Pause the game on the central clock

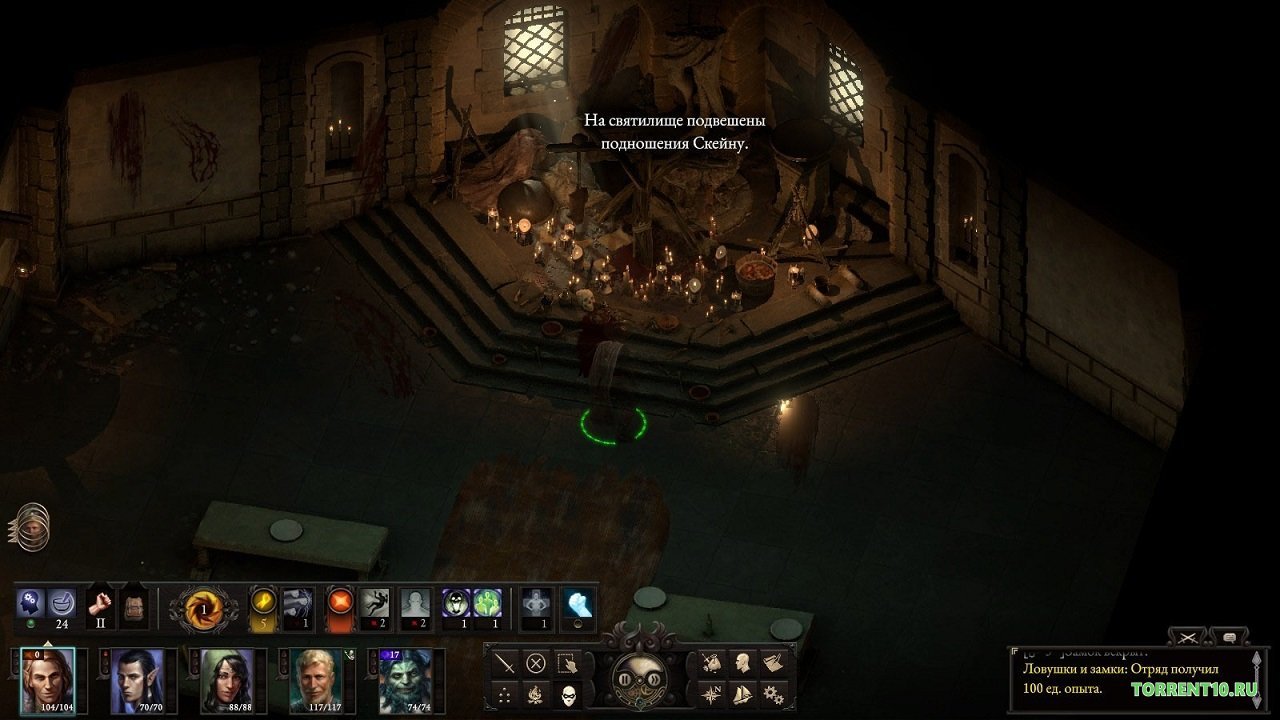tap(626, 680)
